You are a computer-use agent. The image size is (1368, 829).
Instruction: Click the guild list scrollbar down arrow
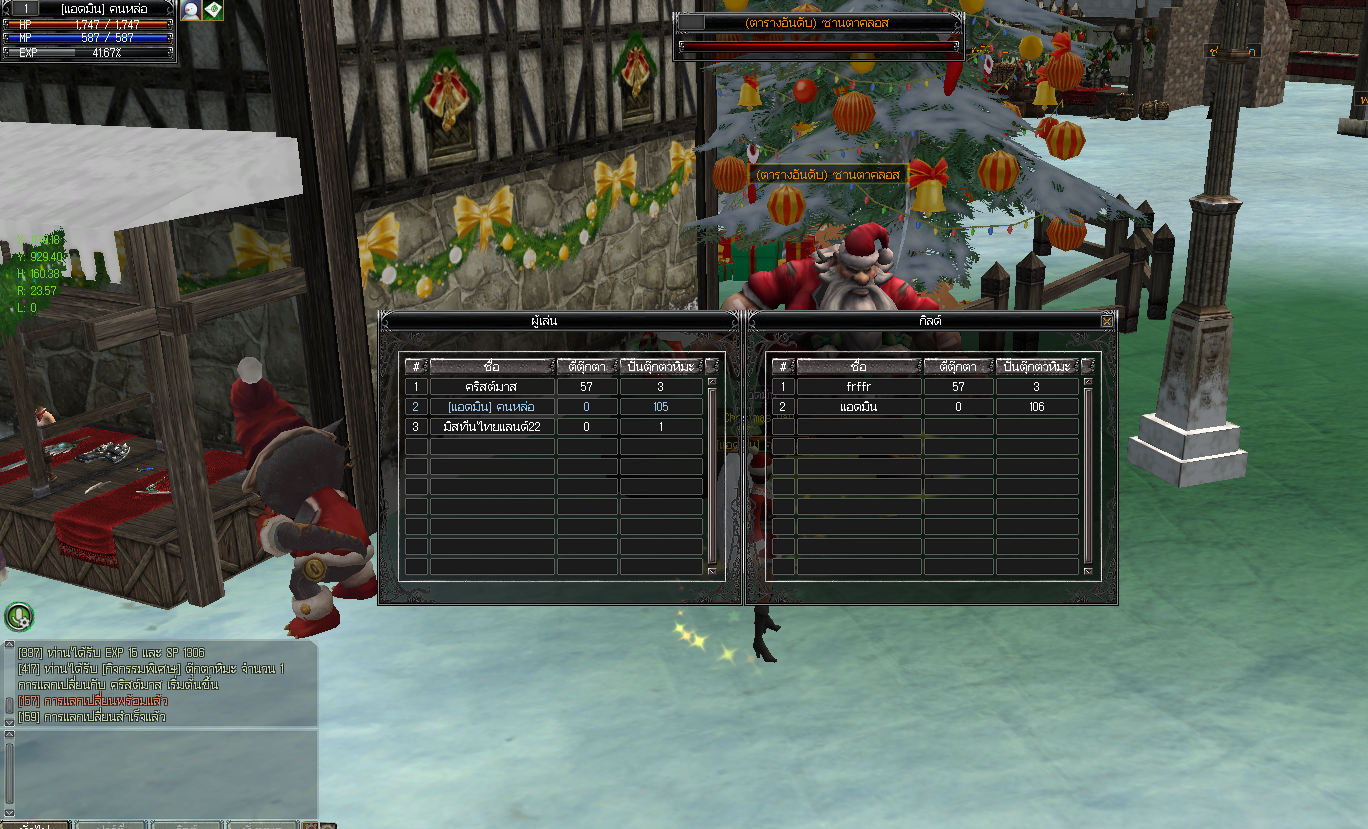(1088, 571)
